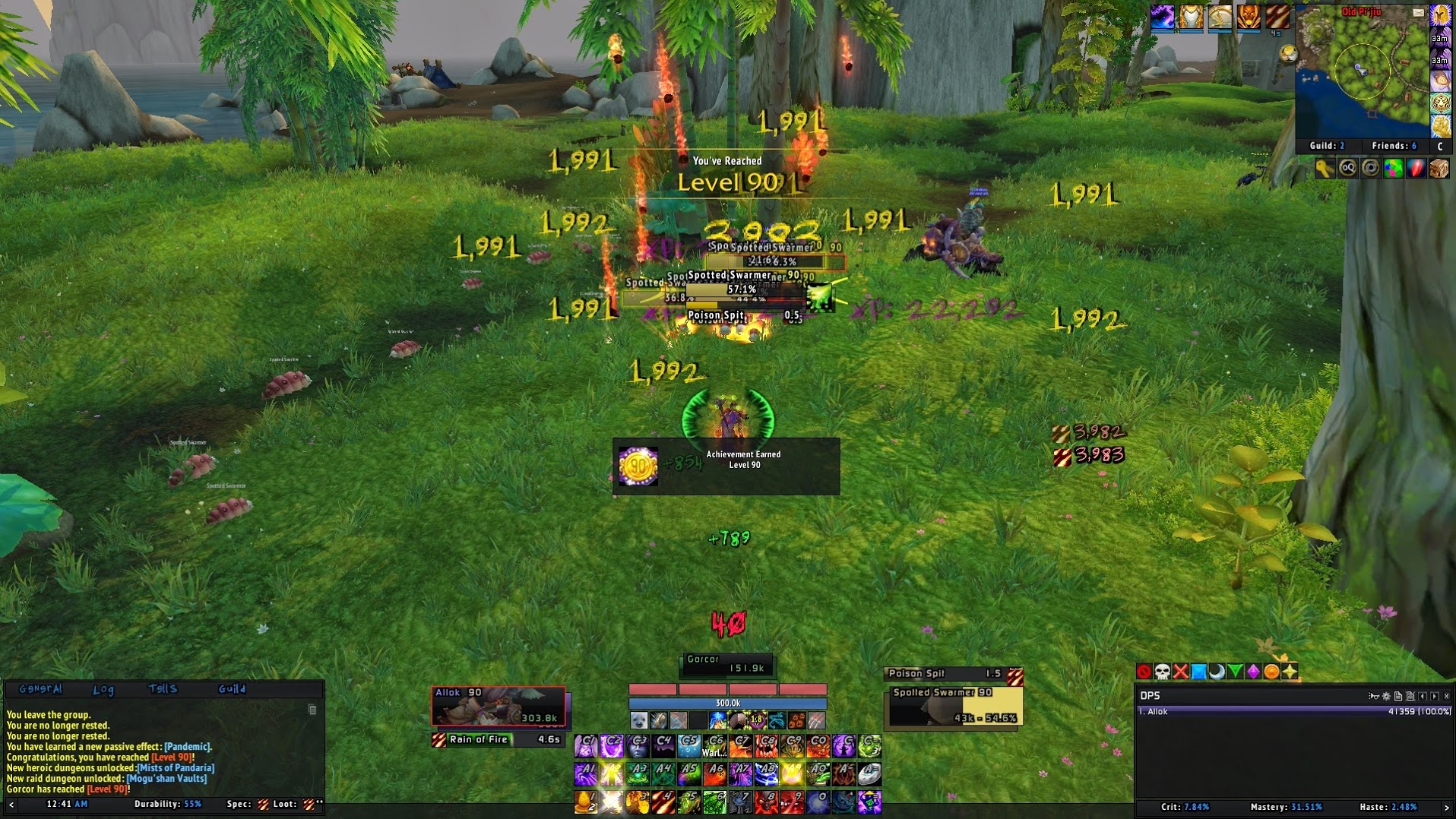
Task: Open the mail envelope on the minimap
Action: coord(1418,12)
